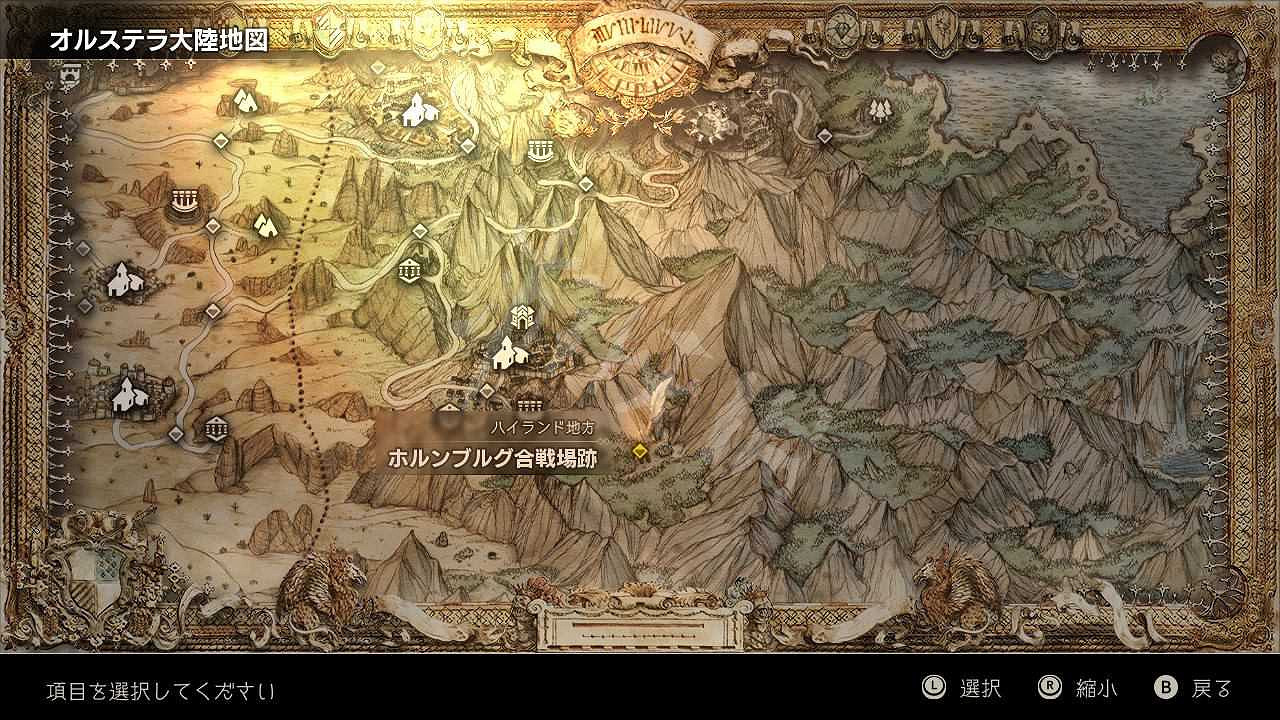This screenshot has width=1280, height=720.
Task: Select the ornate tower icon above the Highland town
Action: point(525,320)
